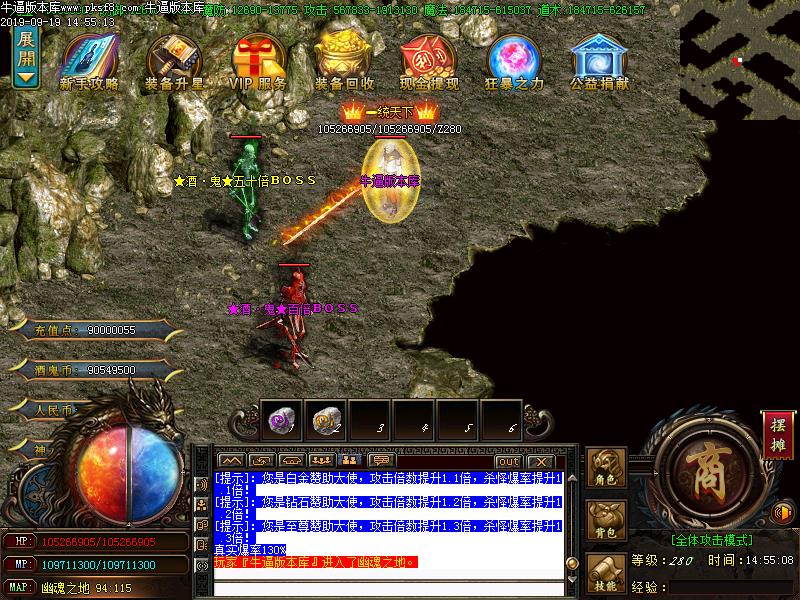
Task: Open the 角色 character sheet
Action: pos(606,469)
